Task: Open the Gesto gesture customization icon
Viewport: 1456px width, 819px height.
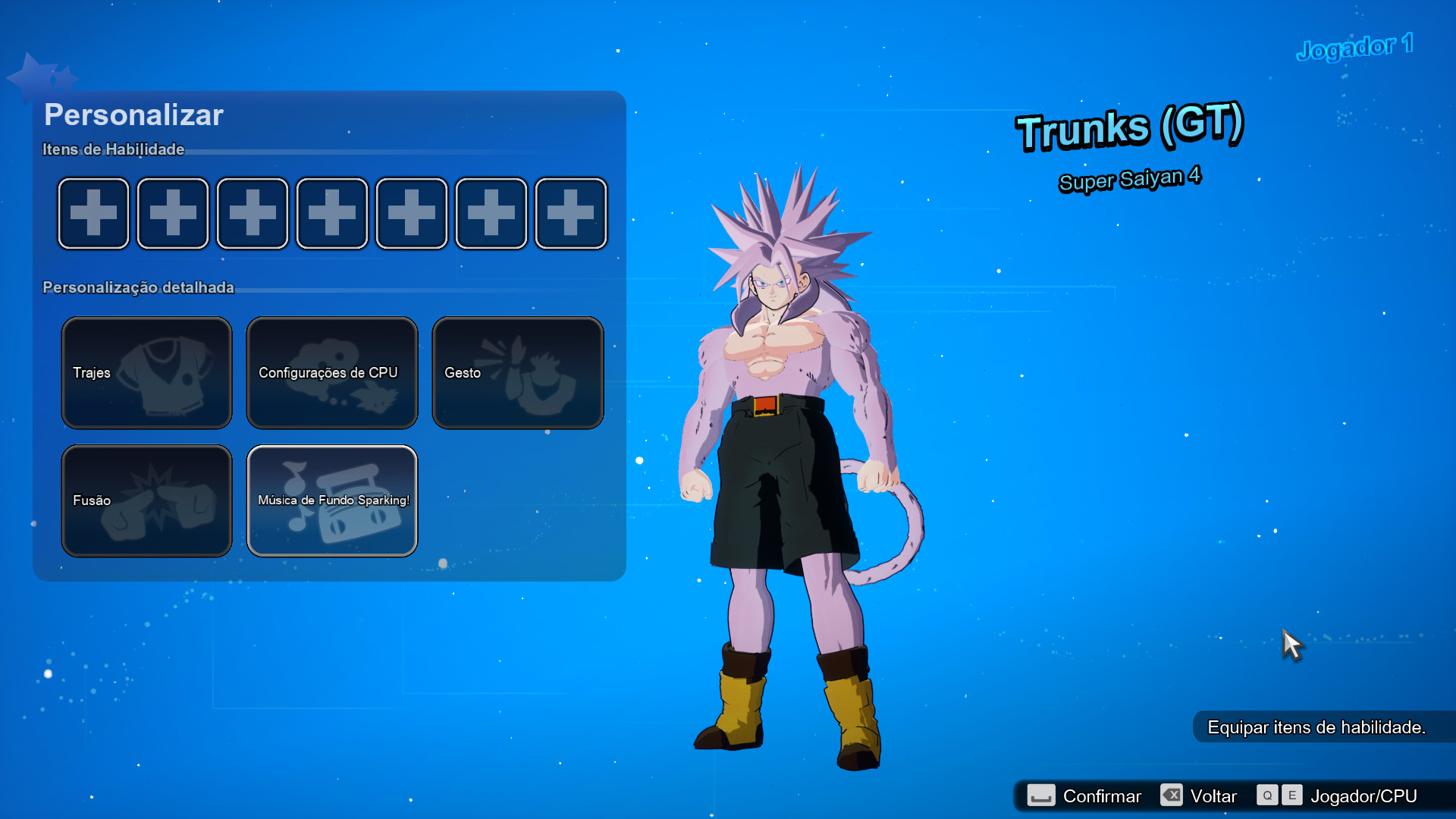Action: (517, 372)
